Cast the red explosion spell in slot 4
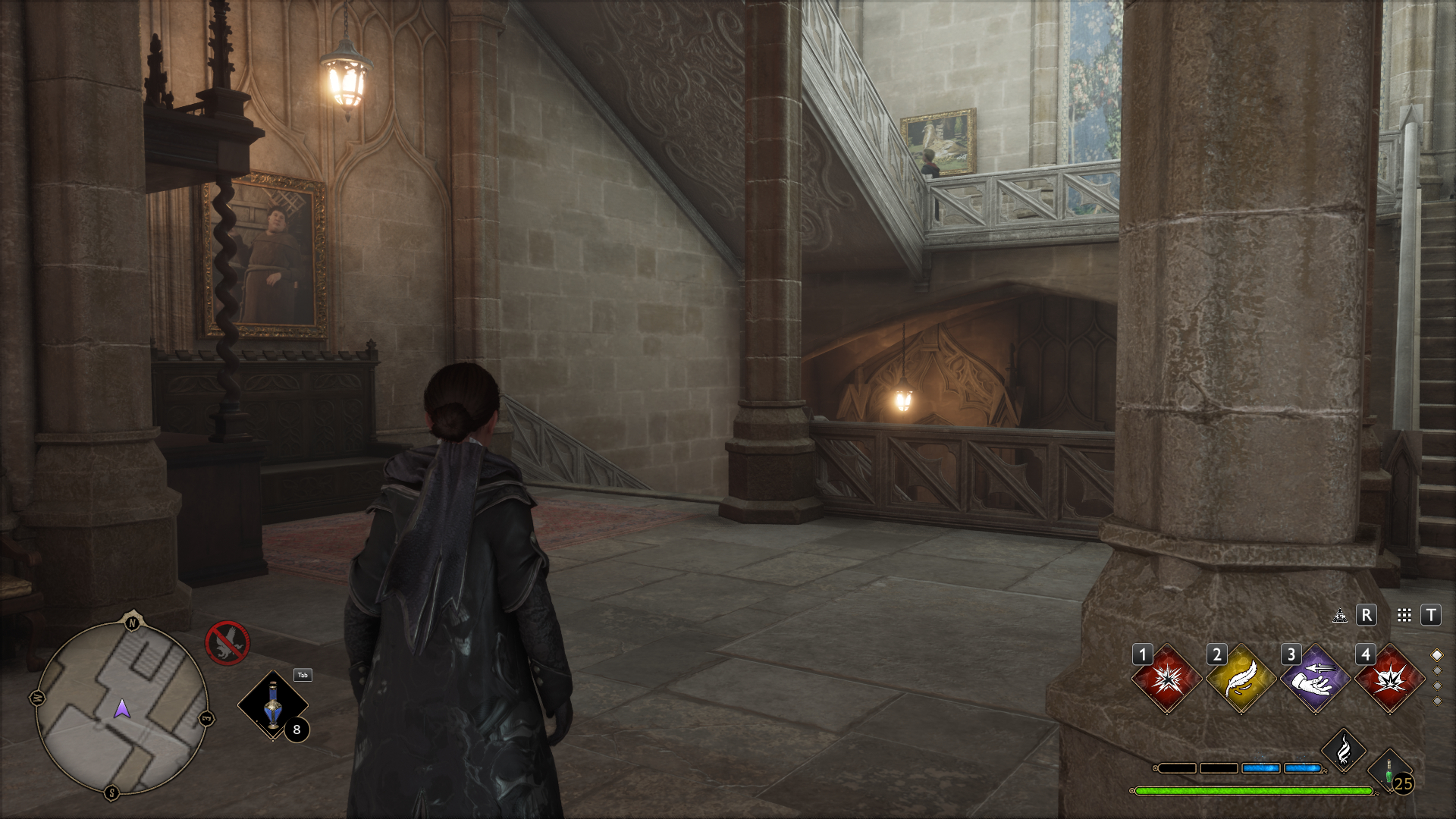Viewport: 1456px width, 819px height. pyautogui.click(x=1389, y=679)
